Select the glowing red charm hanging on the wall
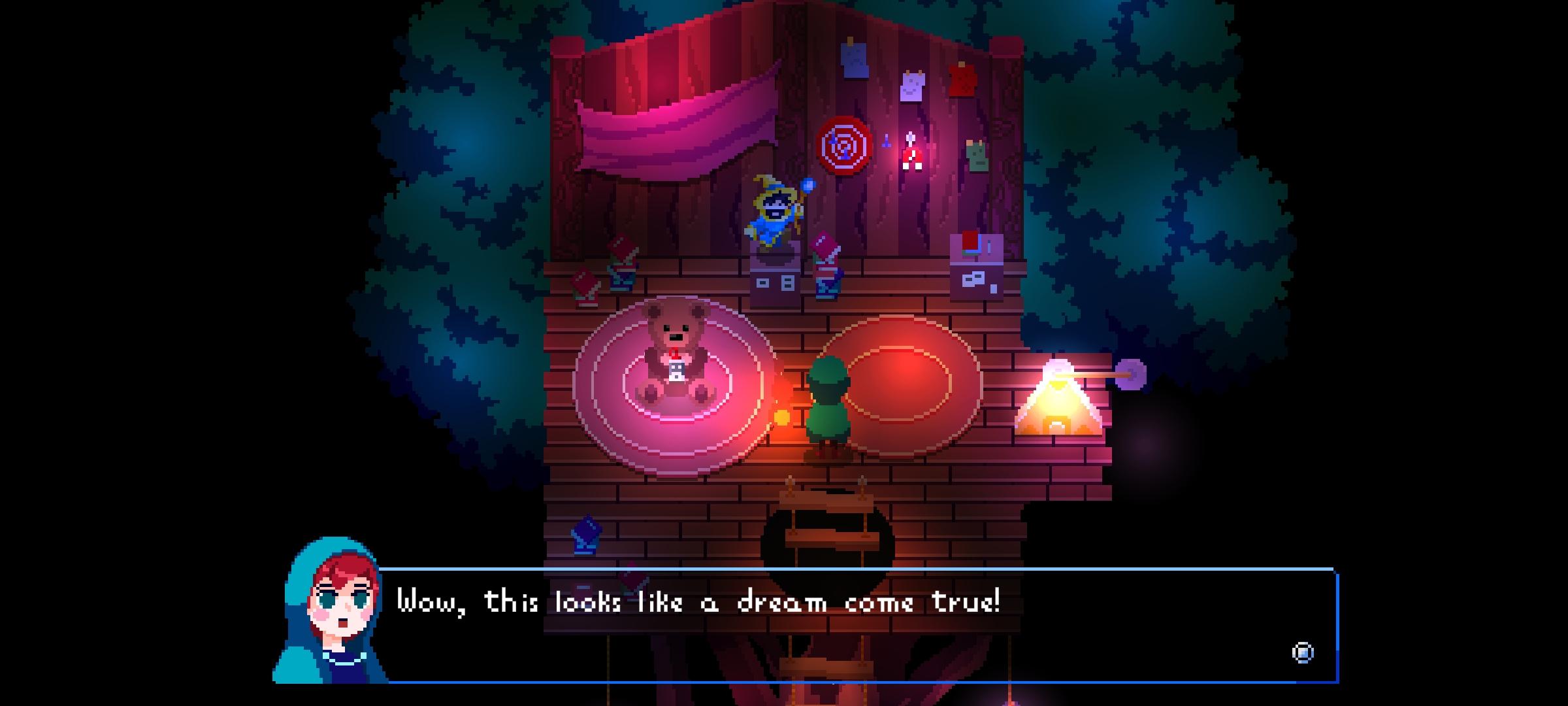The image size is (1568, 706). 911,154
